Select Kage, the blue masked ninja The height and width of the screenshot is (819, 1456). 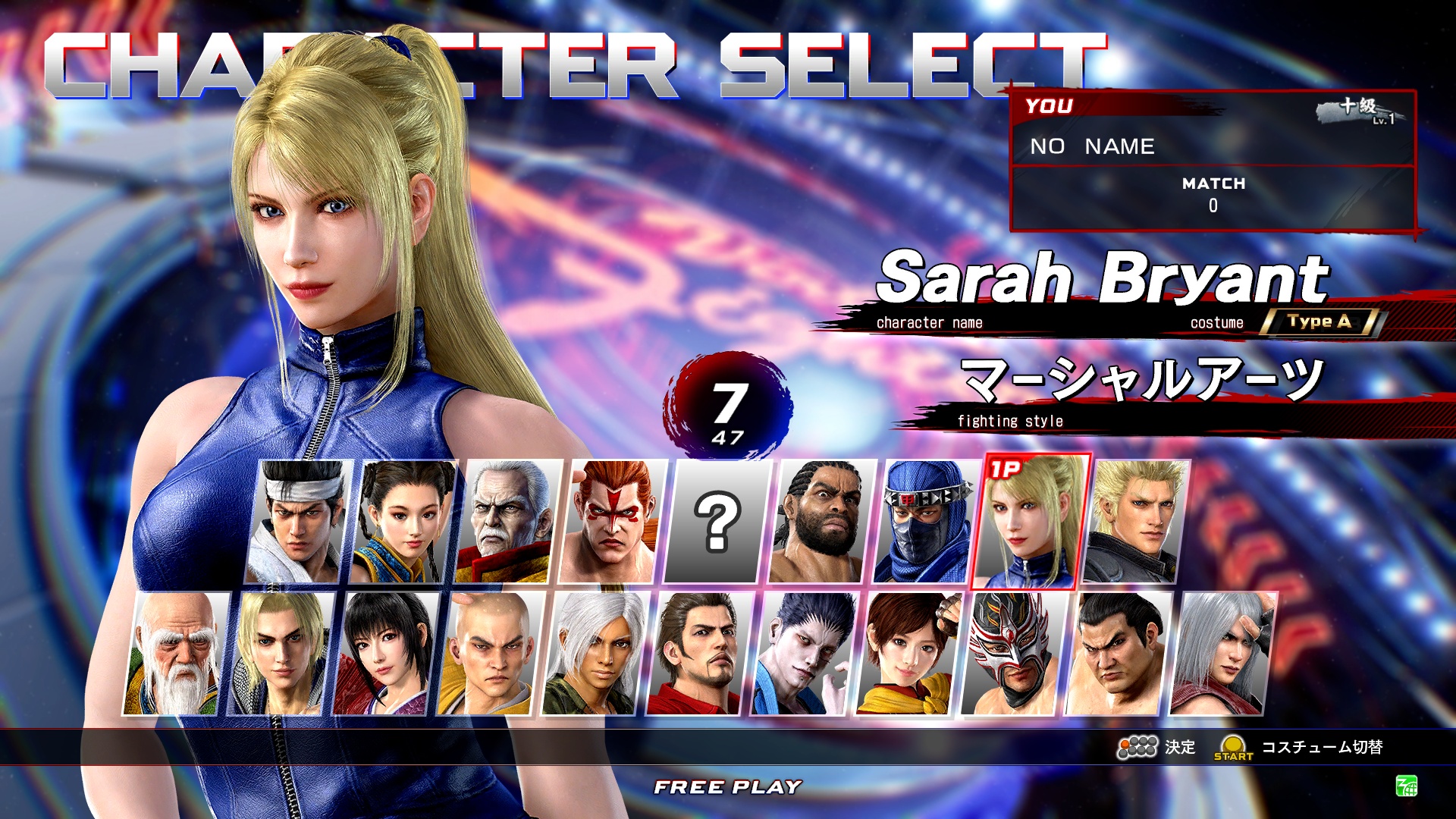[x=927, y=522]
